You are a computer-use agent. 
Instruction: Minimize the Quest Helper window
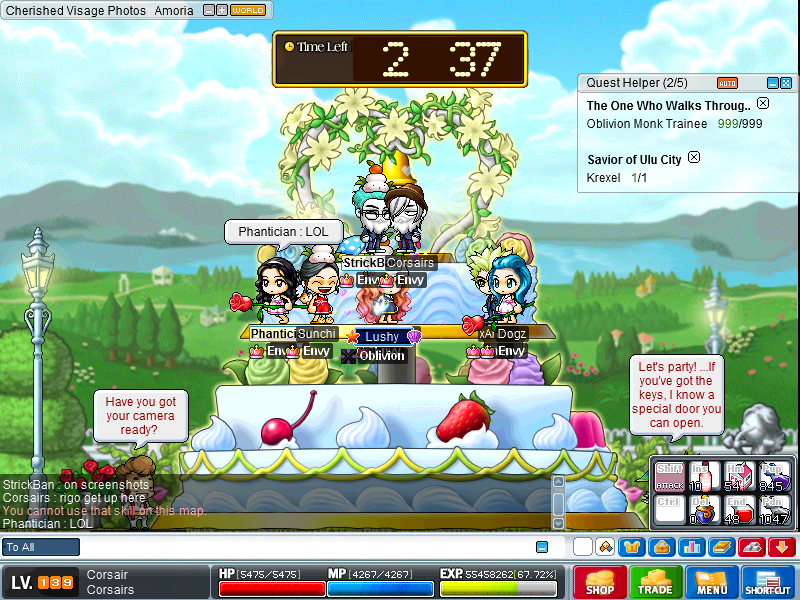(772, 83)
